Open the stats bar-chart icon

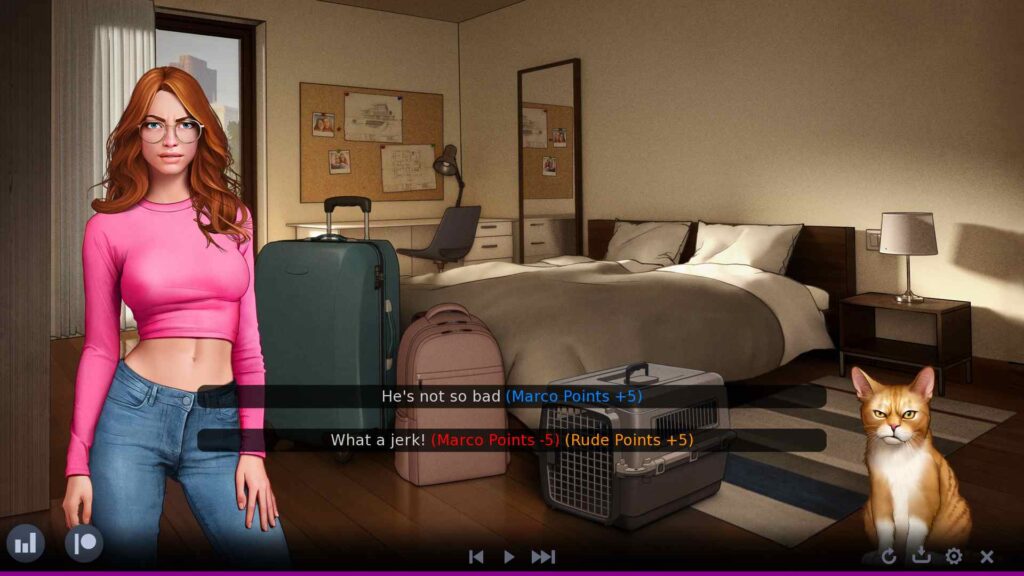pyautogui.click(x=25, y=543)
